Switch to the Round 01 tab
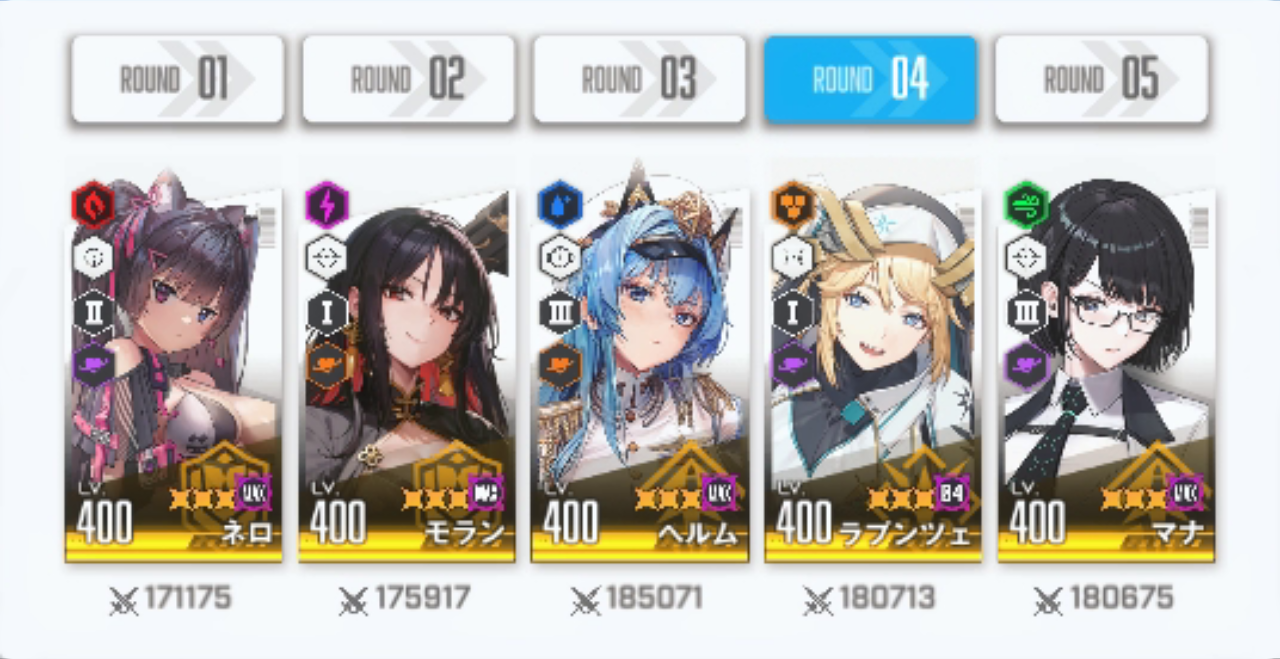 pos(177,80)
